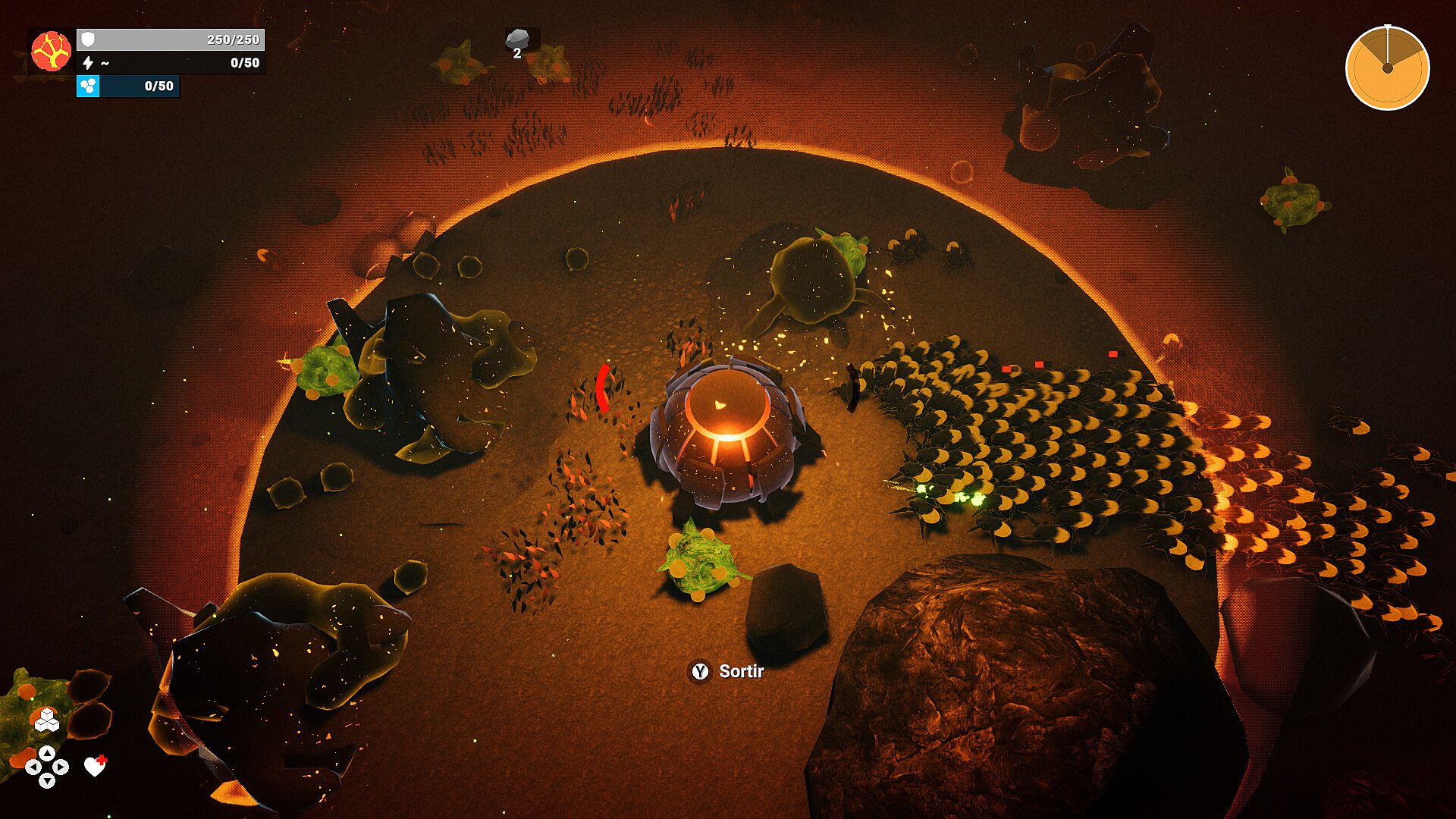Image resolution: width=1456 pixels, height=819 pixels.
Task: Activate the heart heal ability
Action: (95, 767)
